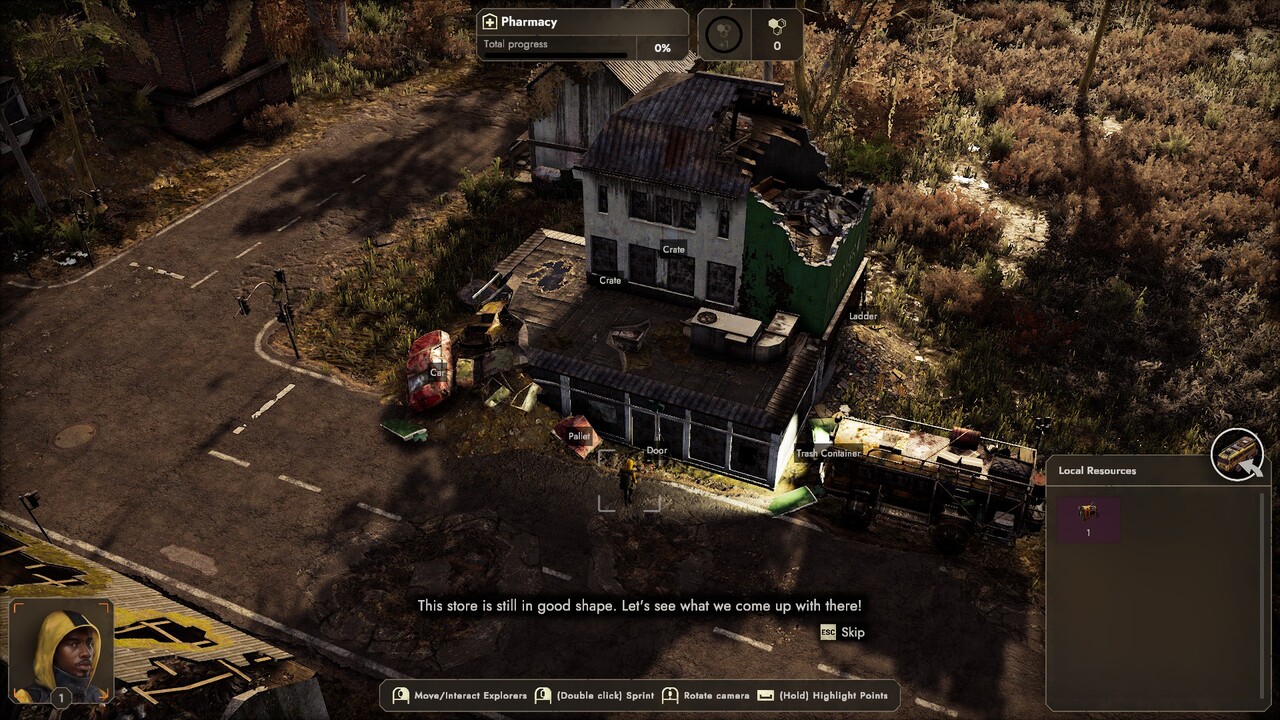This screenshot has width=1280, height=720.
Task: Click the bus transfer icon above Local Resources
Action: click(x=1237, y=455)
